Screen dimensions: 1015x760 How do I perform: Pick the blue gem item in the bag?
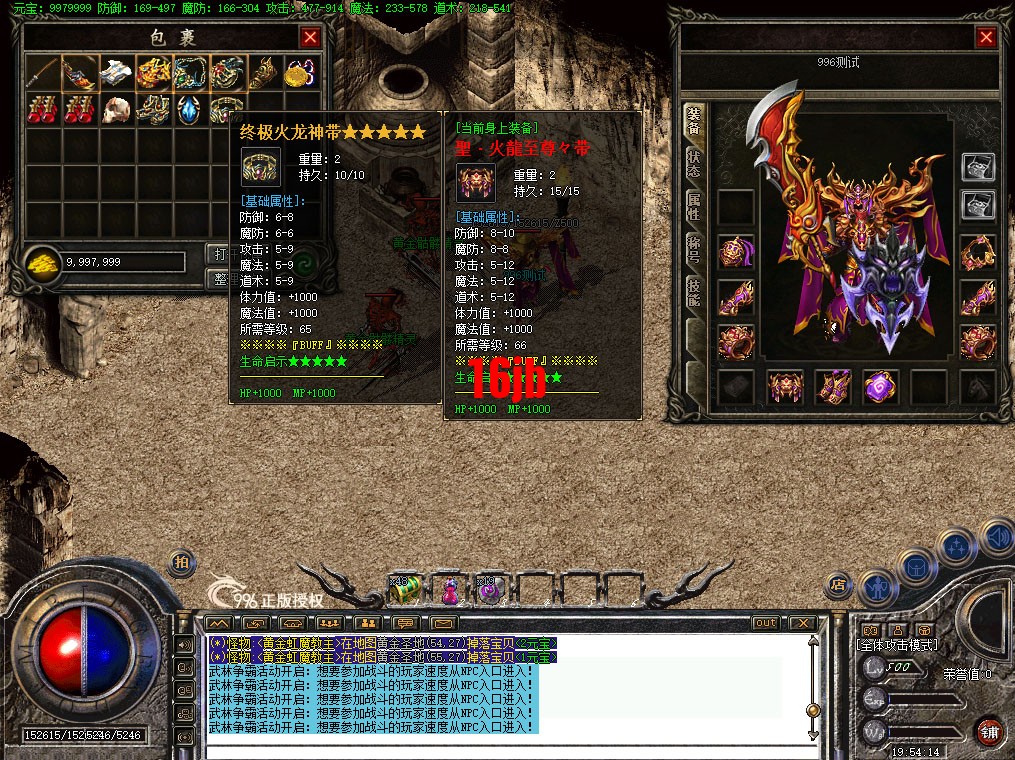point(188,109)
